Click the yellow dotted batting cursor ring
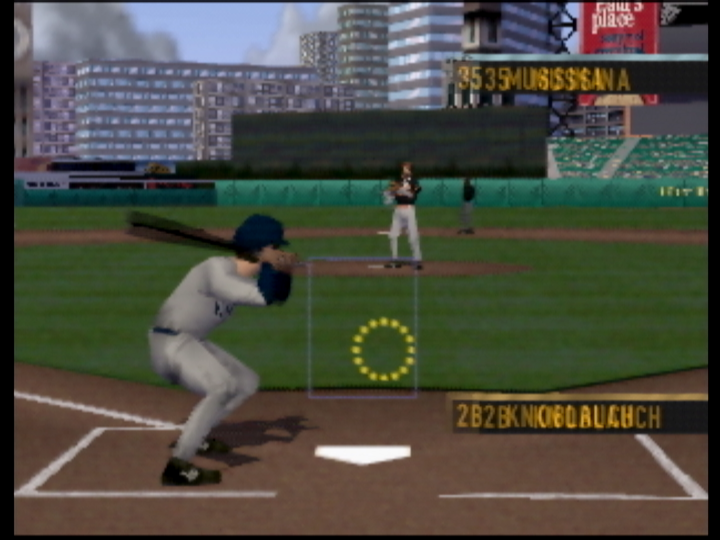The width and height of the screenshot is (720, 540). 383,349
